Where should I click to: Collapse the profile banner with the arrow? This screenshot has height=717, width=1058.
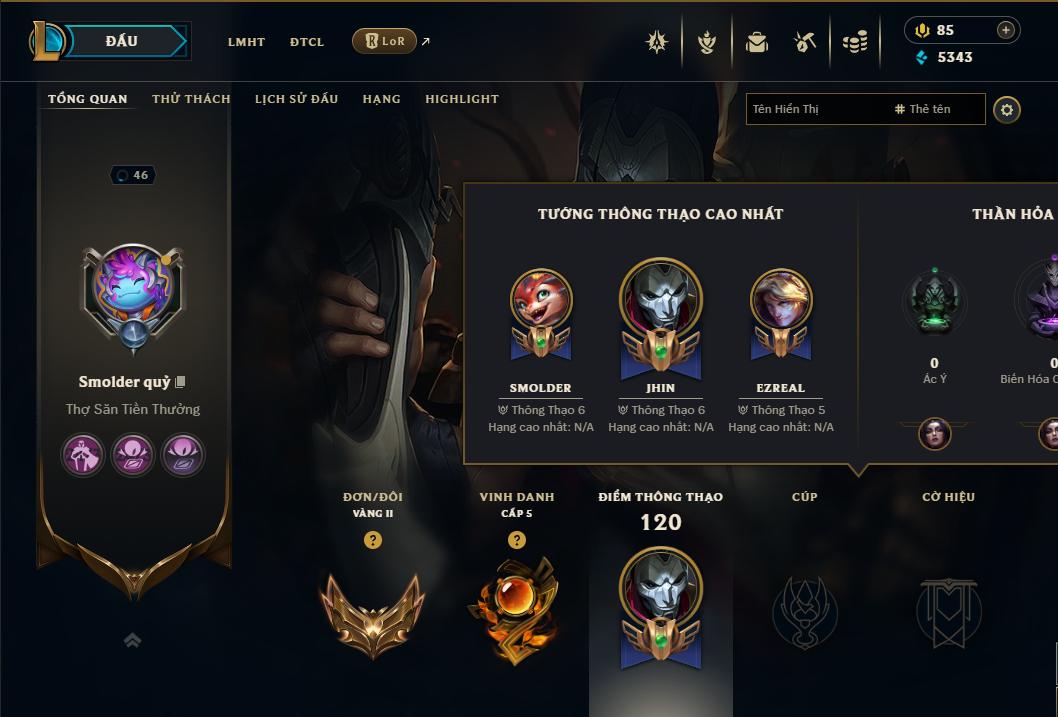(132, 640)
